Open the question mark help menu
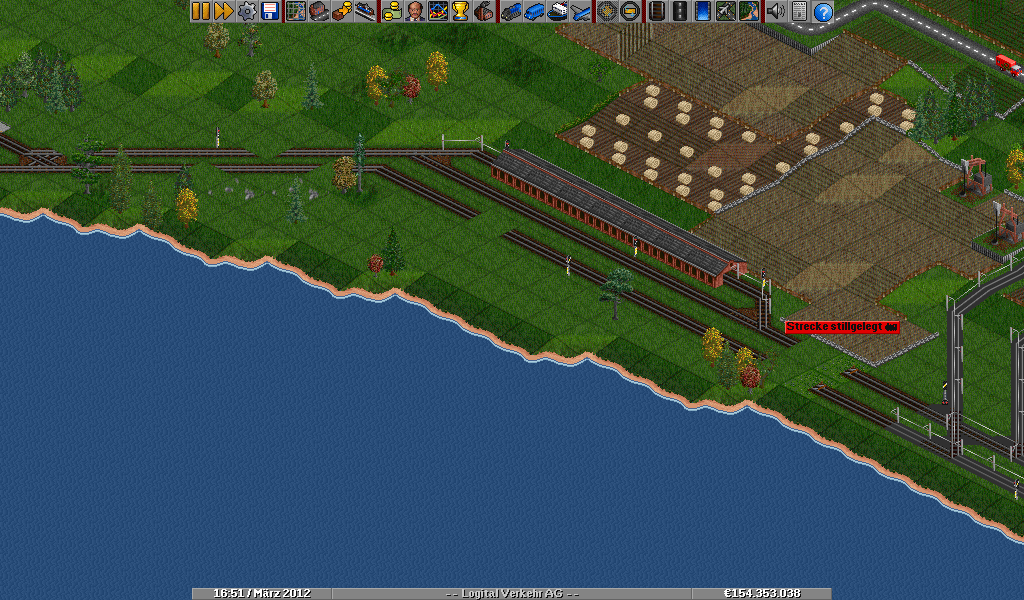 (x=822, y=11)
